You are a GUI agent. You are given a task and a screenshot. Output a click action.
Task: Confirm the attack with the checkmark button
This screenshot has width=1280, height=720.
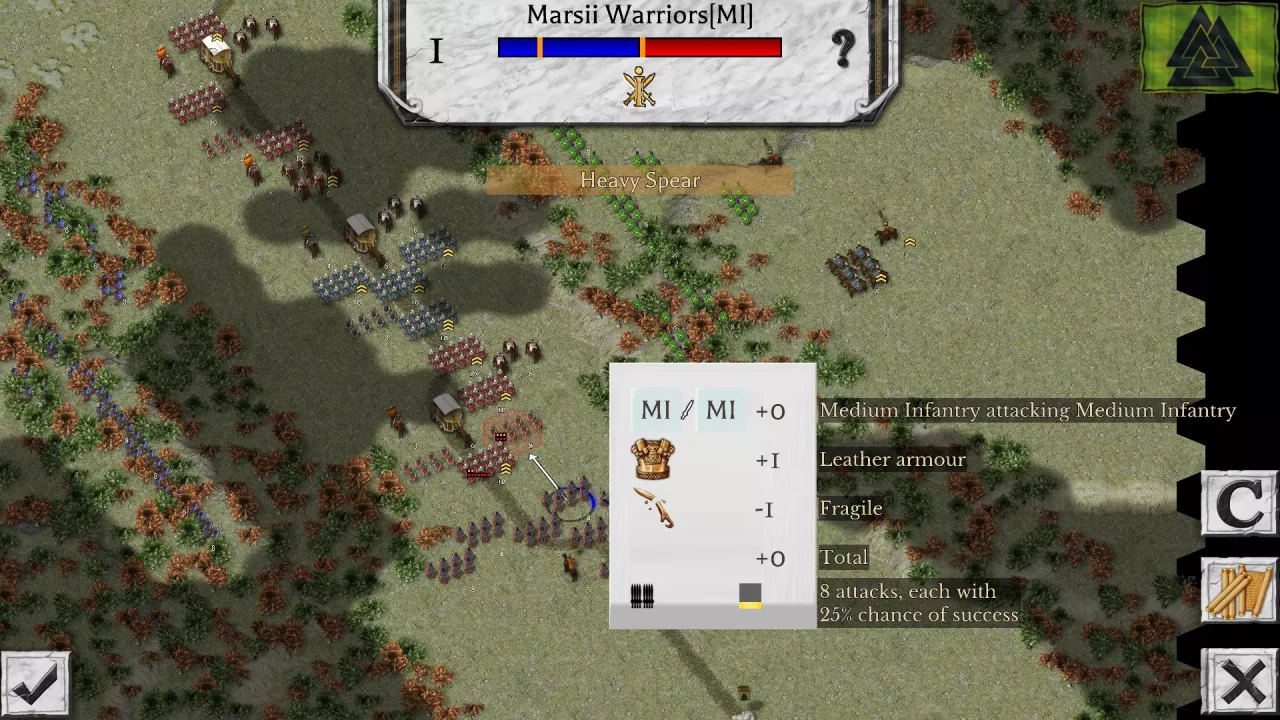36,683
